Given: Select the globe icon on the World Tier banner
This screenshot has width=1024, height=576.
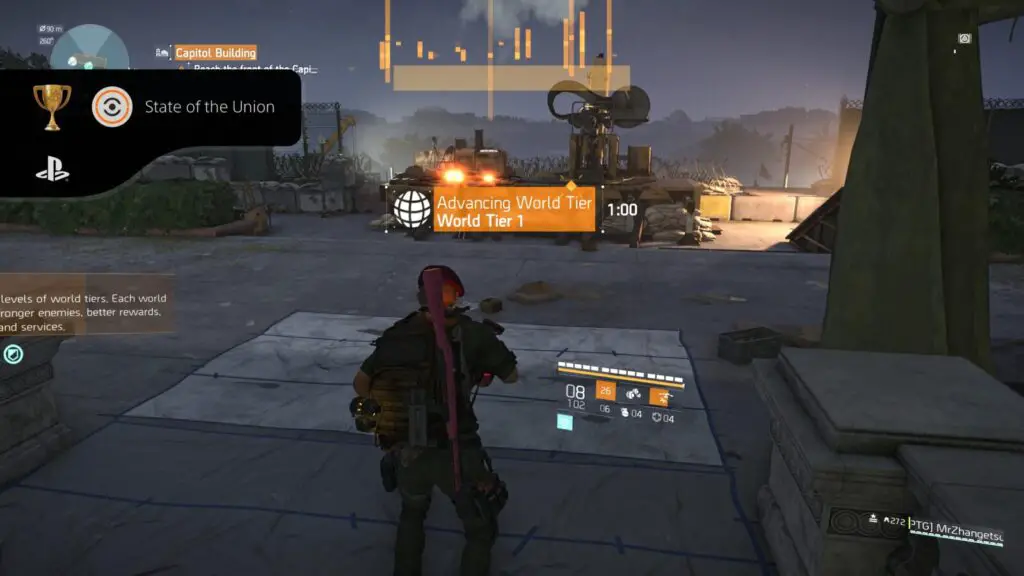Looking at the screenshot, I should tap(411, 209).
